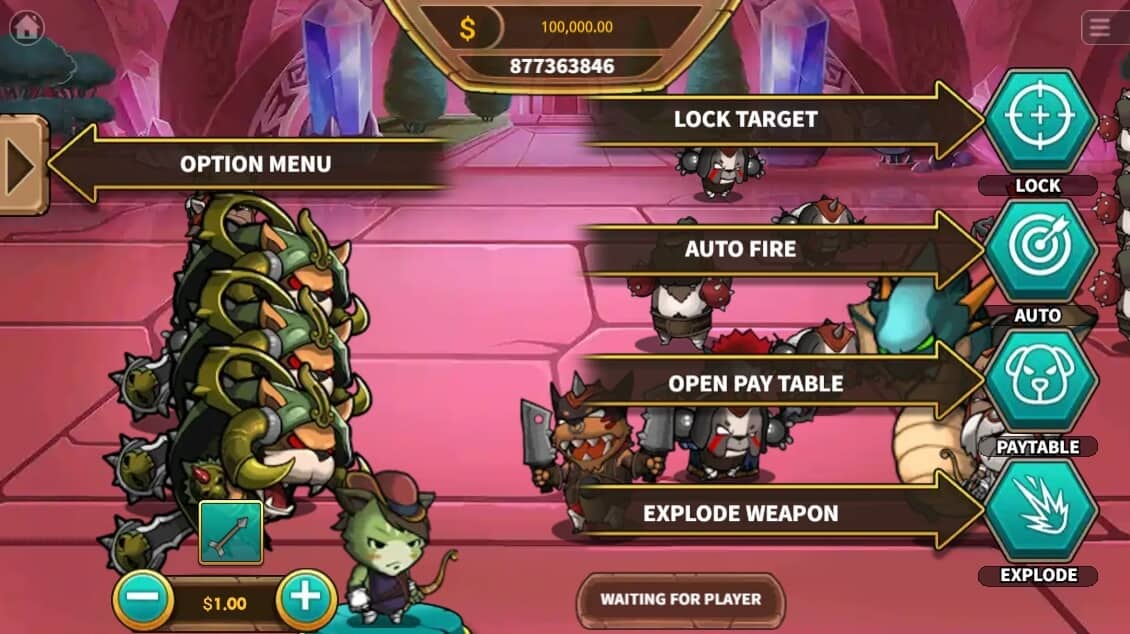This screenshot has height=634, width=1130.
Task: Select the arrow weapon icon
Action: click(231, 532)
